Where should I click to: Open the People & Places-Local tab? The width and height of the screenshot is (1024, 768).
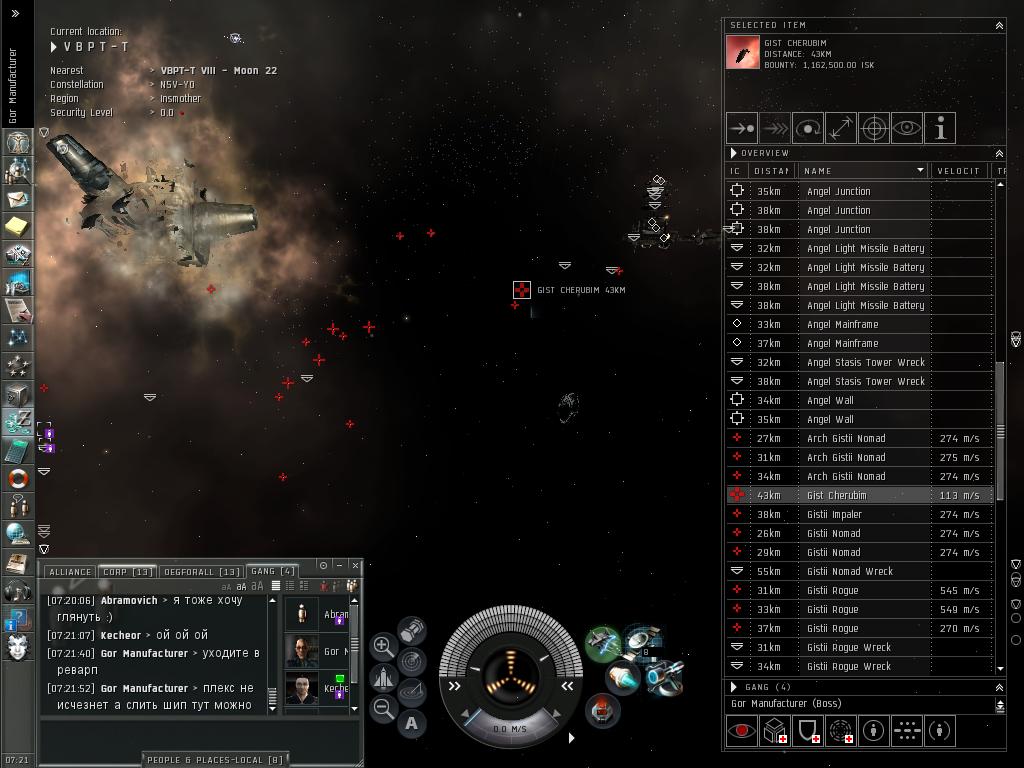pyautogui.click(x=217, y=760)
